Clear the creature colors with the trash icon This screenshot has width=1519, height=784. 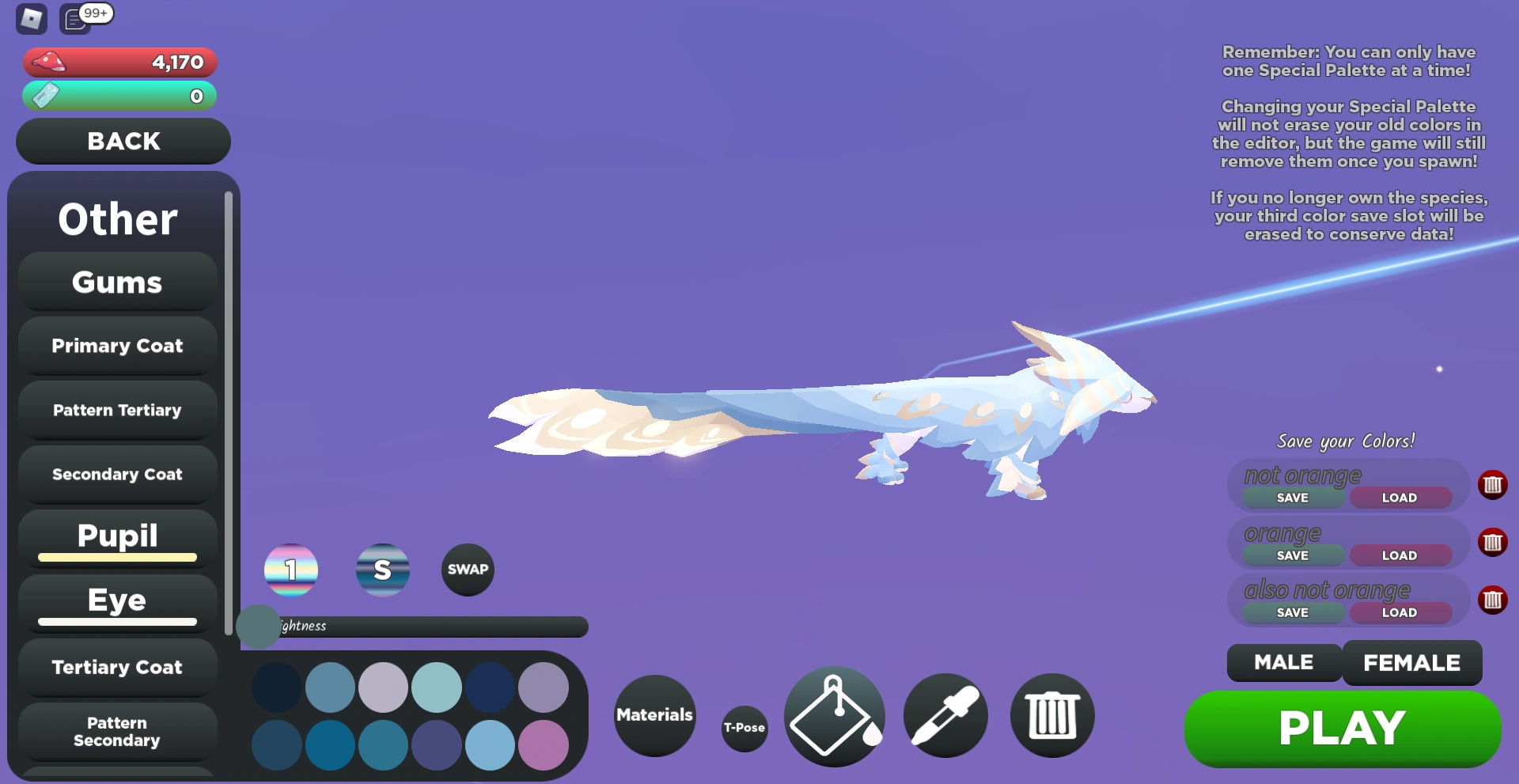pyautogui.click(x=1052, y=716)
